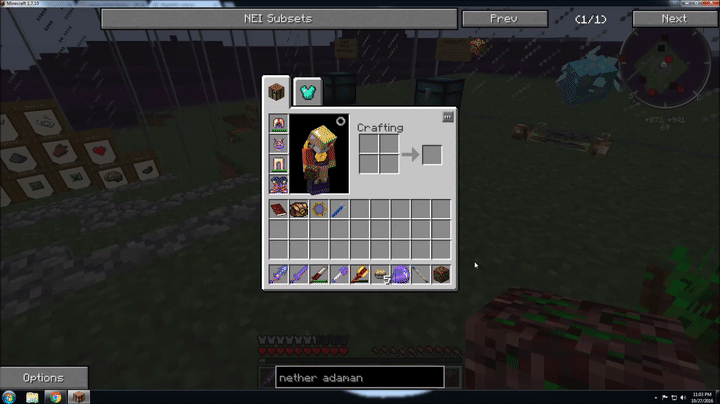Image resolution: width=720 pixels, height=404 pixels.
Task: Select the crafting table in the hotbar
Action: [x=440, y=273]
